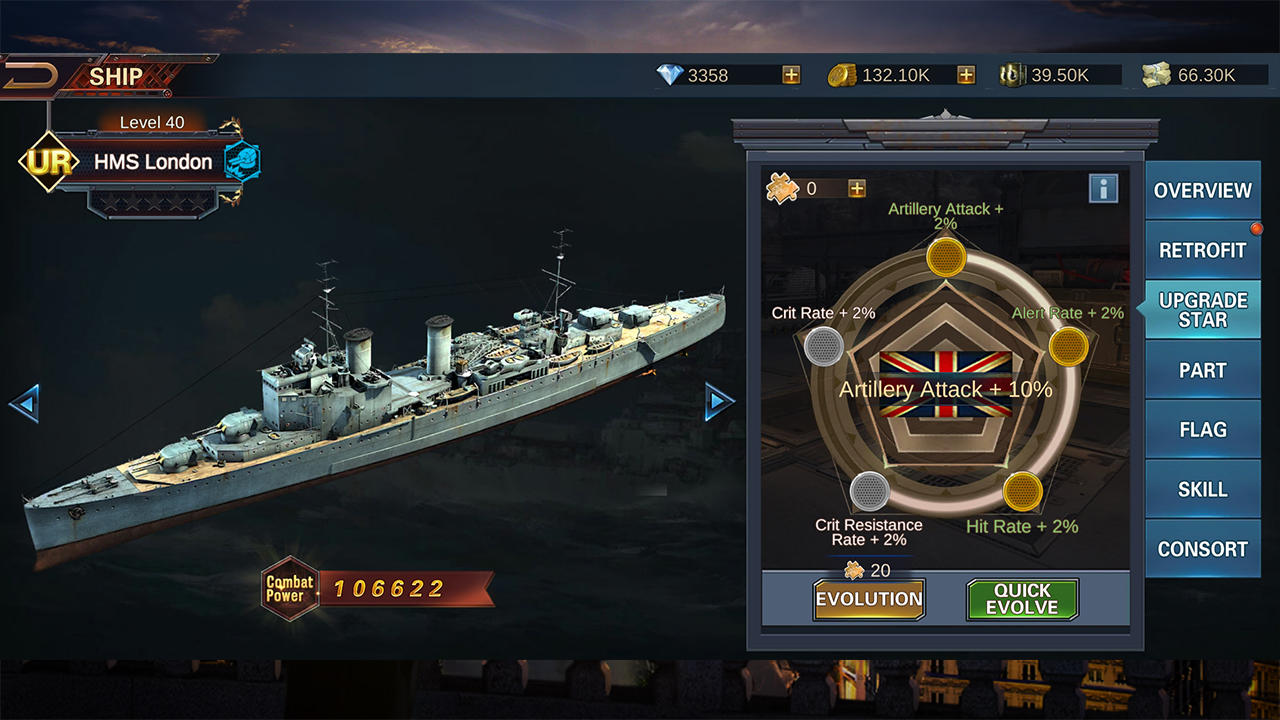Select the Crit Rate +2% star node
The image size is (1280, 720).
click(824, 346)
